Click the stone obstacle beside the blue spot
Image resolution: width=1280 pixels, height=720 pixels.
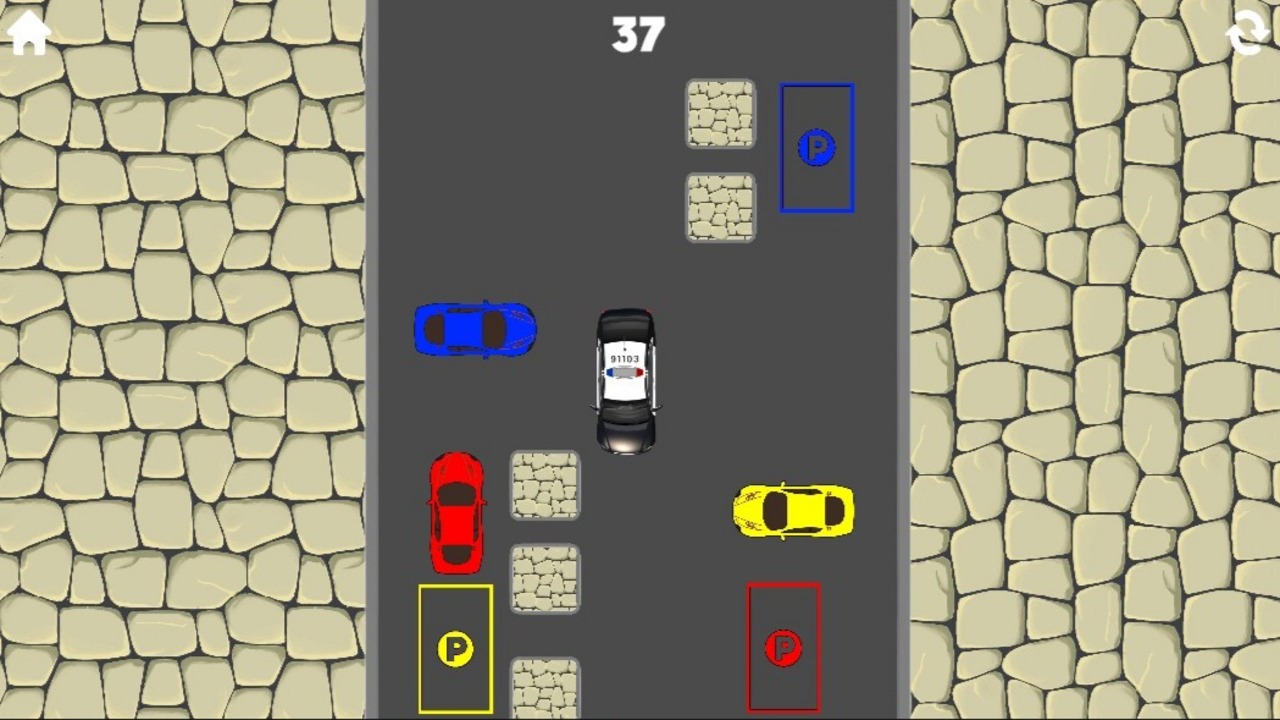720,113
